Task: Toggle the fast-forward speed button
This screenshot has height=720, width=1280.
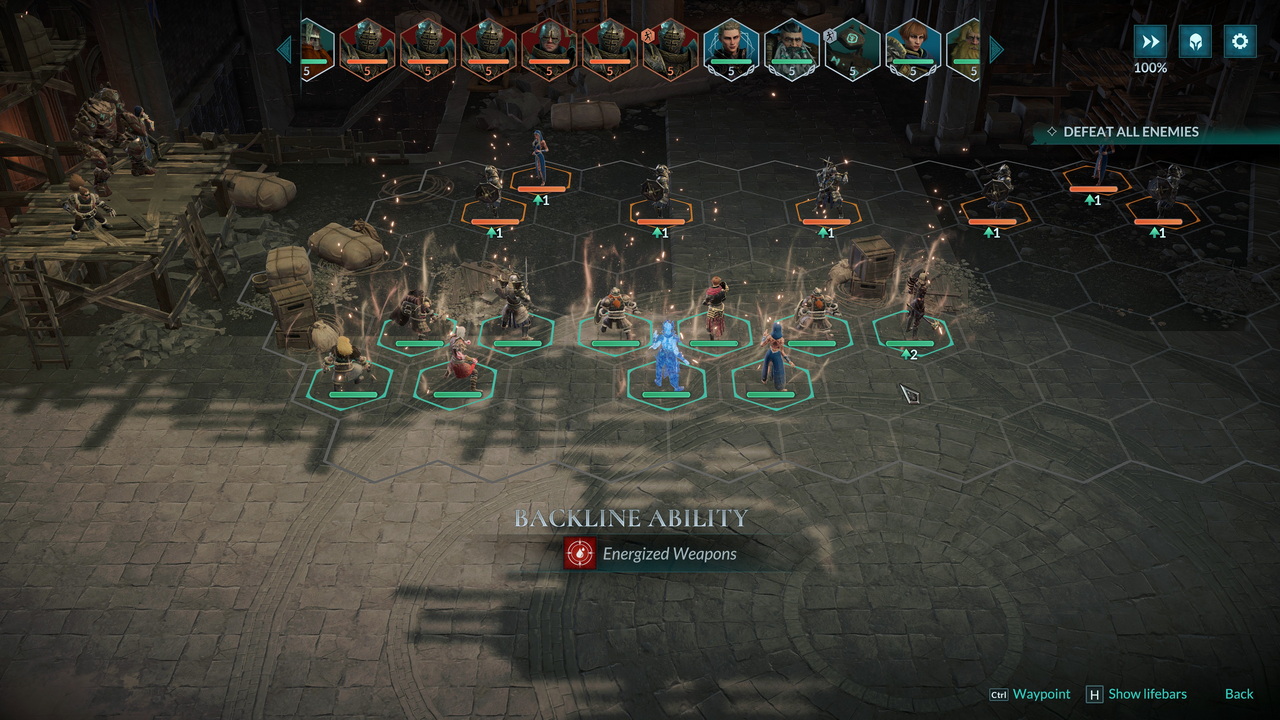Action: click(x=1150, y=42)
